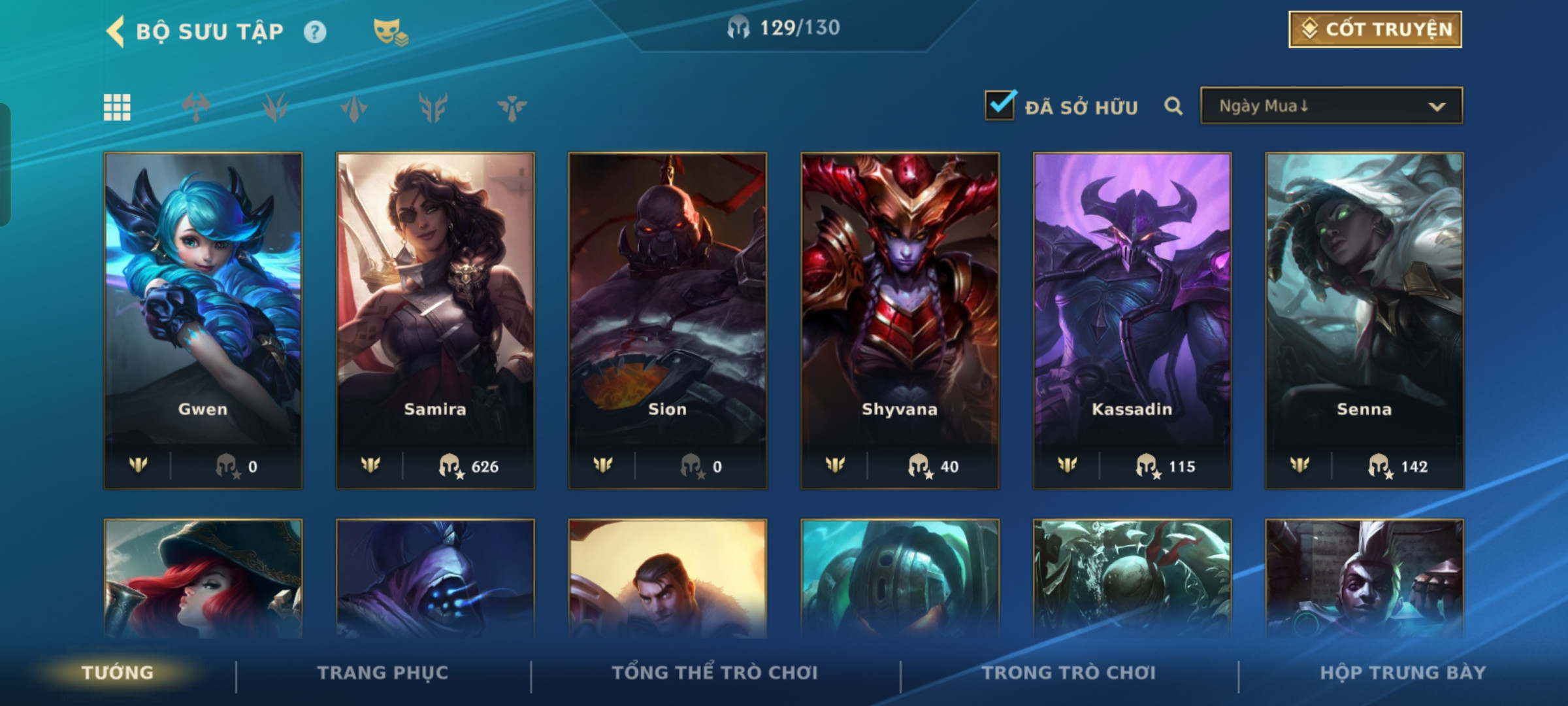Switch to the Trang Phục tab
The width and height of the screenshot is (1568, 706).
point(383,673)
